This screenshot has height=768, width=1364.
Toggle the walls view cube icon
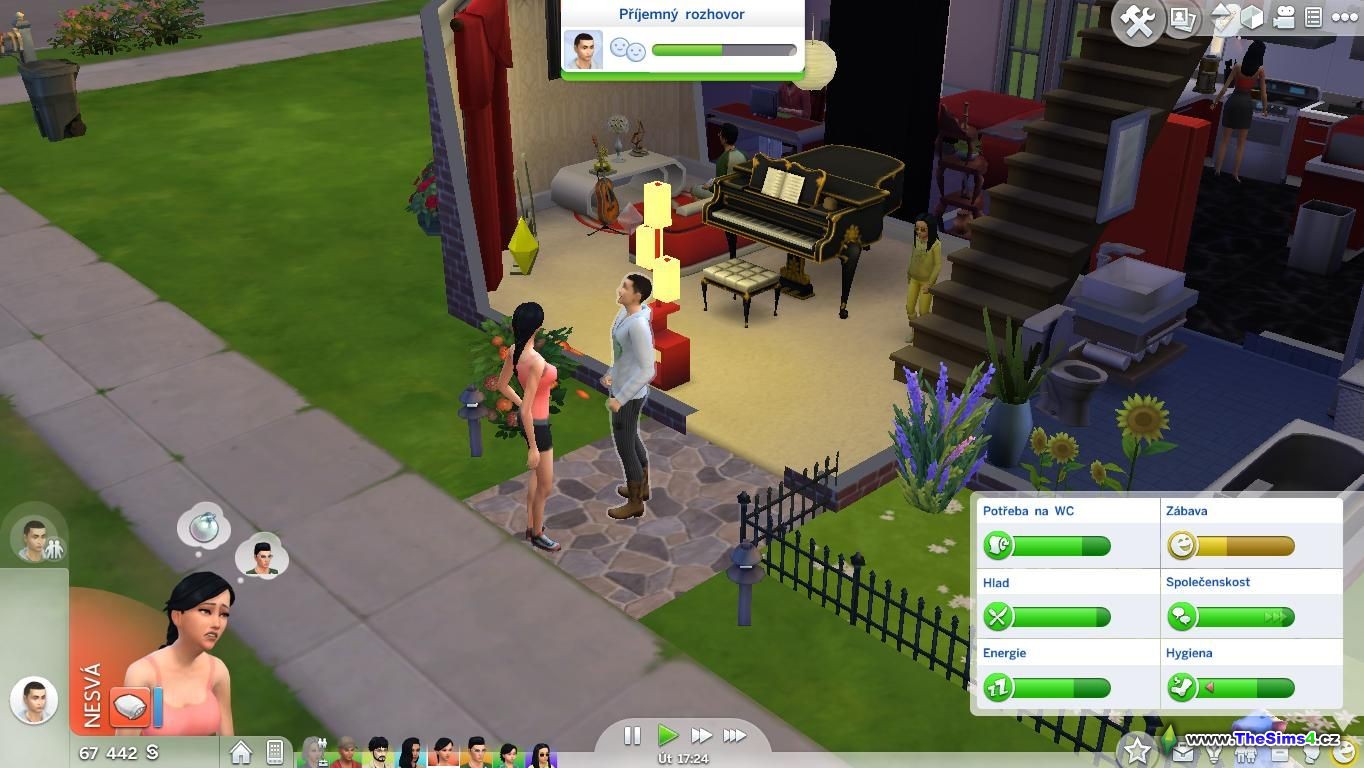point(1251,17)
